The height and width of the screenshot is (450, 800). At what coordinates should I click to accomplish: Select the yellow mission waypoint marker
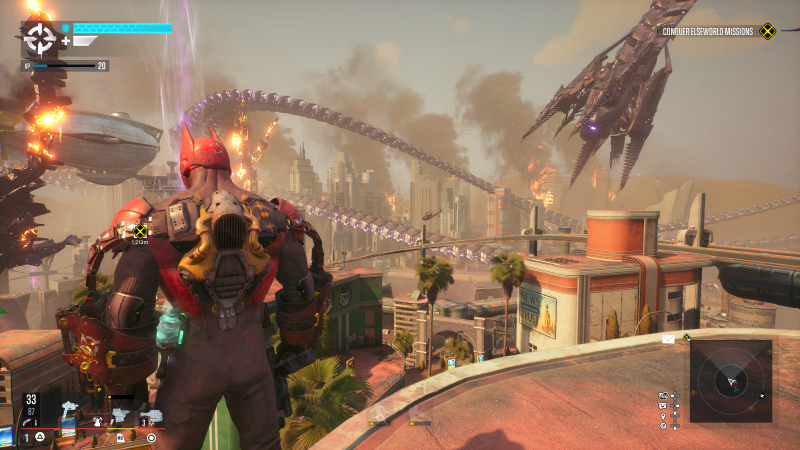(141, 232)
